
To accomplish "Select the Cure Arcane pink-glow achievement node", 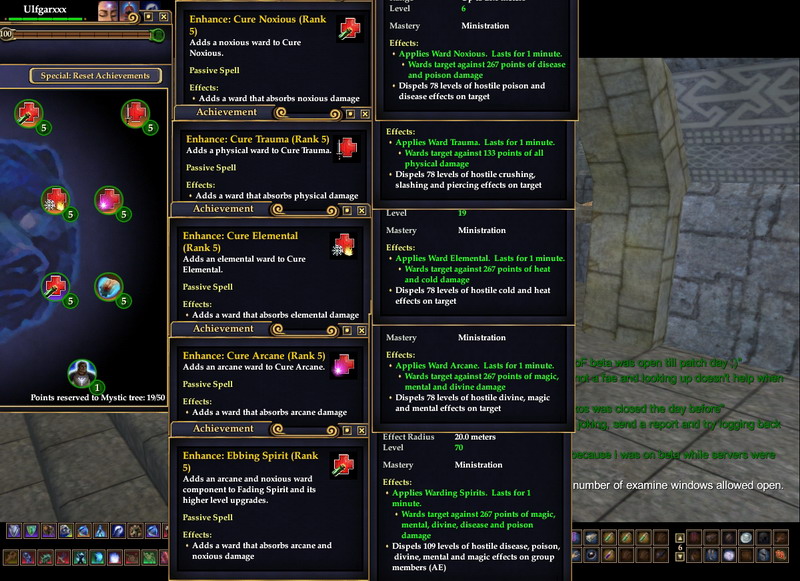I will [x=107, y=200].
